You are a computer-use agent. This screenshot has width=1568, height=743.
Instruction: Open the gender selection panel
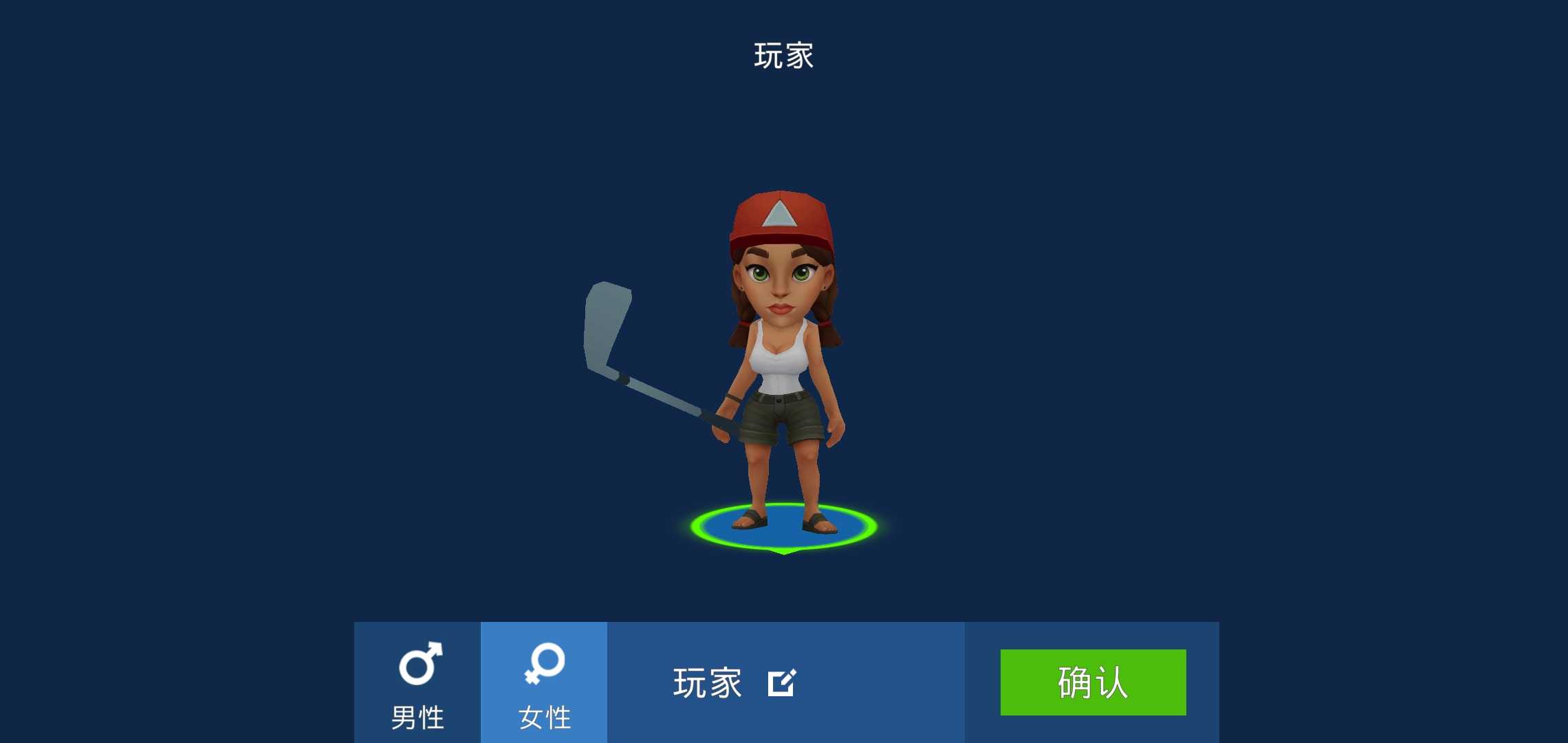point(481,681)
